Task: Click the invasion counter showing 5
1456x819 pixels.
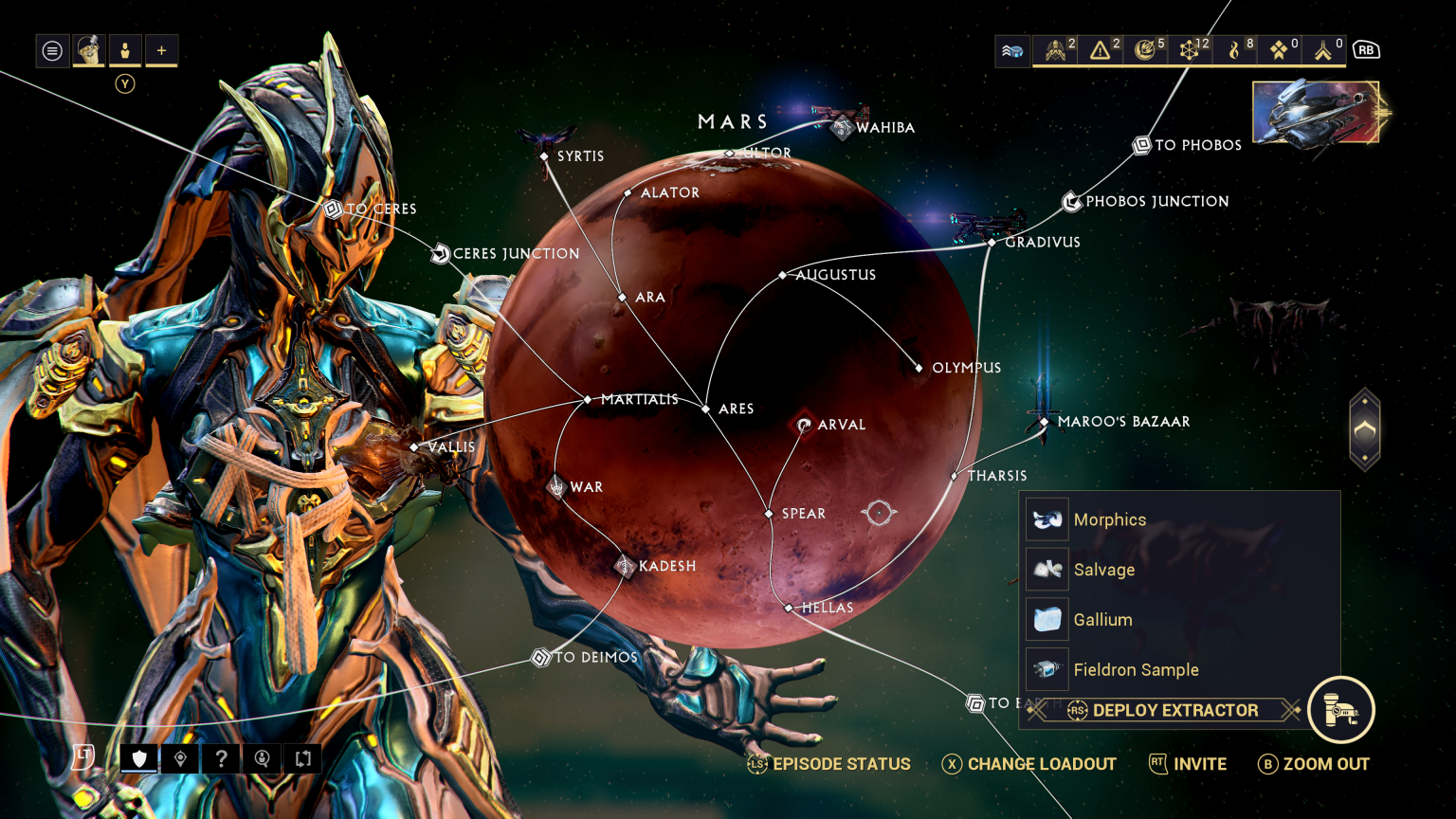Action: pyautogui.click(x=1146, y=50)
